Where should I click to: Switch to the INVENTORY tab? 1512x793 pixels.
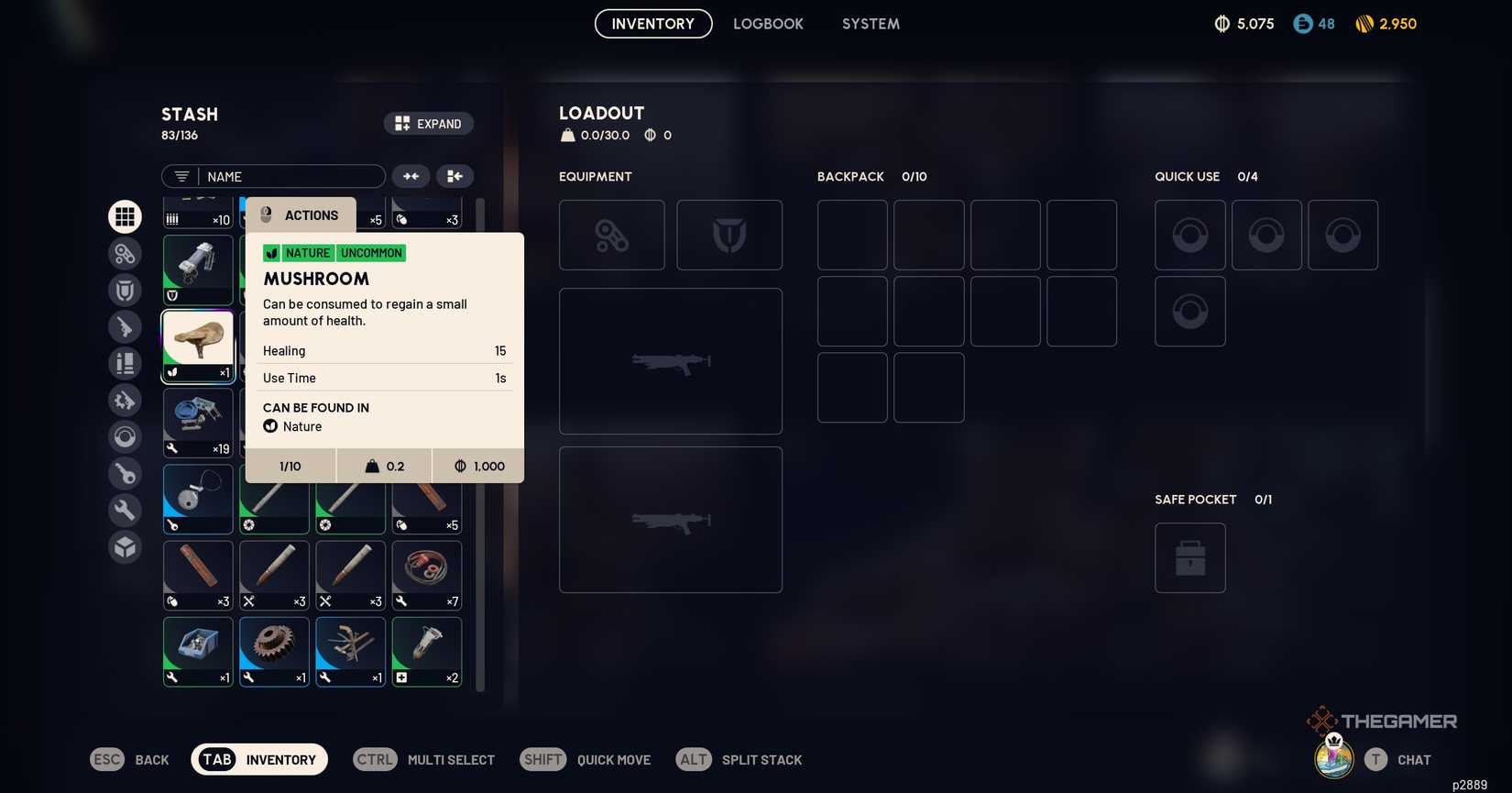652,24
